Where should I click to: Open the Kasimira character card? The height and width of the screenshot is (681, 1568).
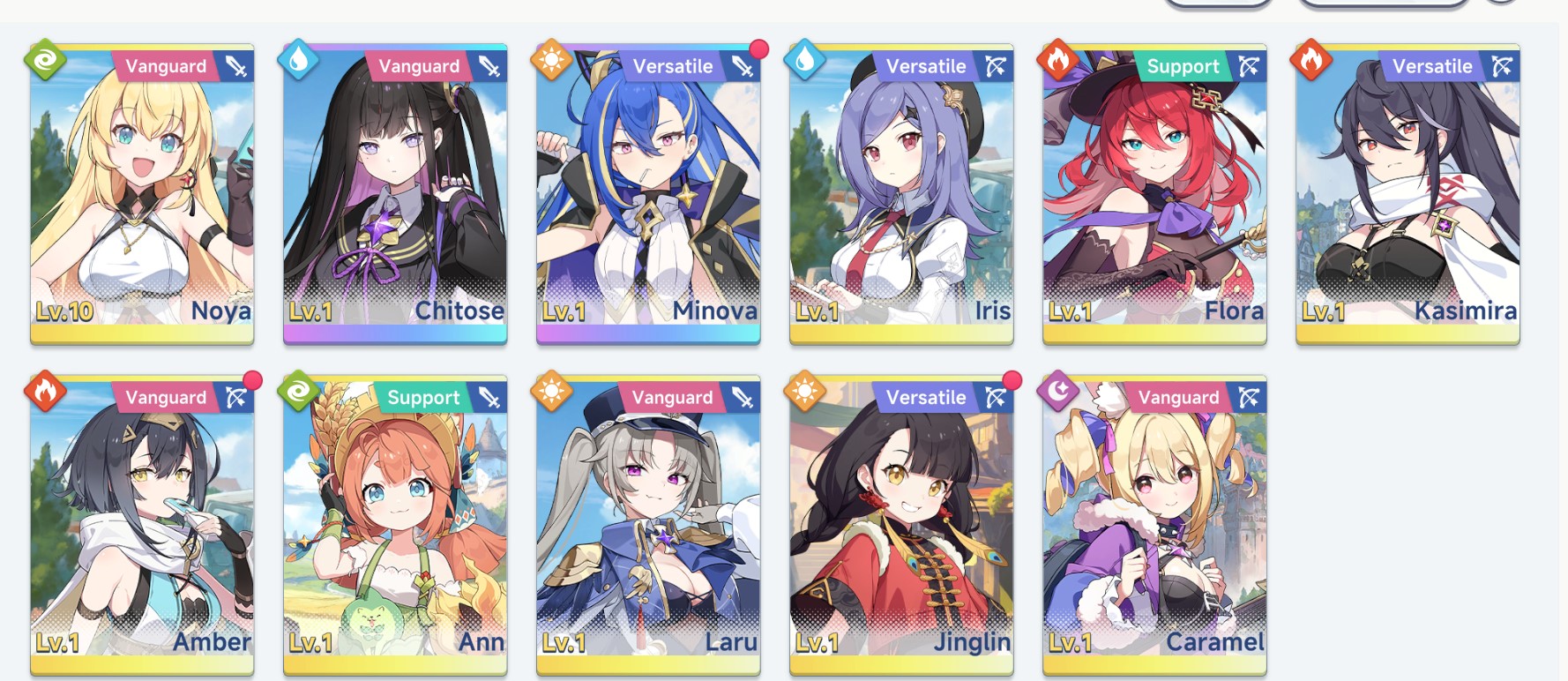1407,194
